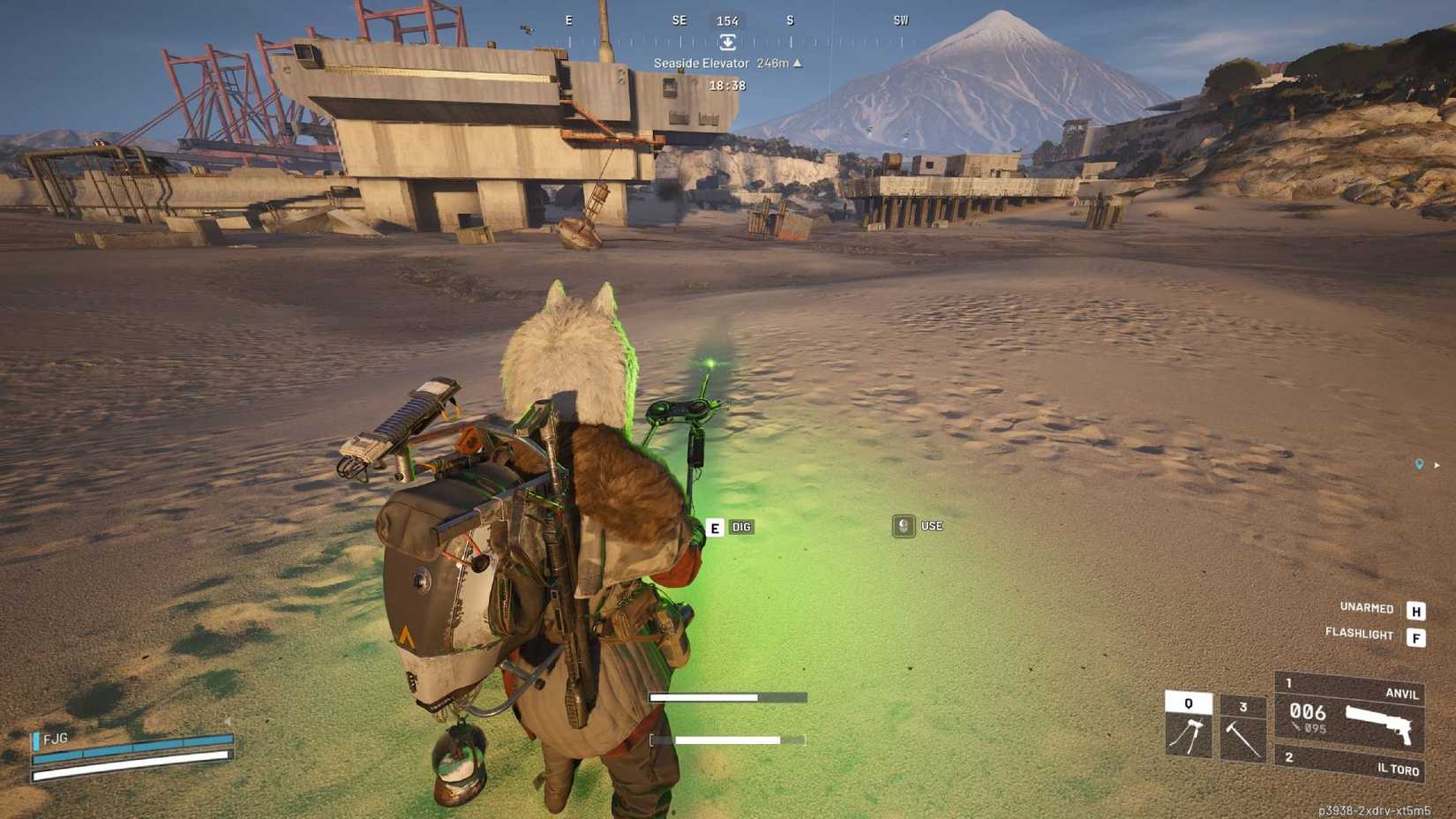This screenshot has width=1456, height=819.
Task: Click the SE heading on the compass bar
Action: coord(679,20)
